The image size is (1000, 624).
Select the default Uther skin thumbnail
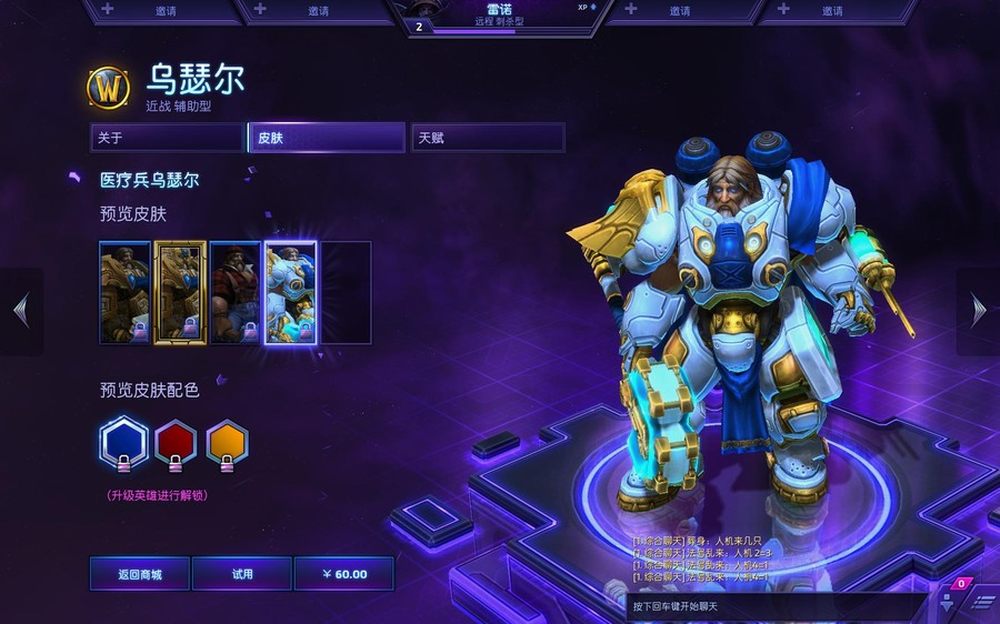125,293
